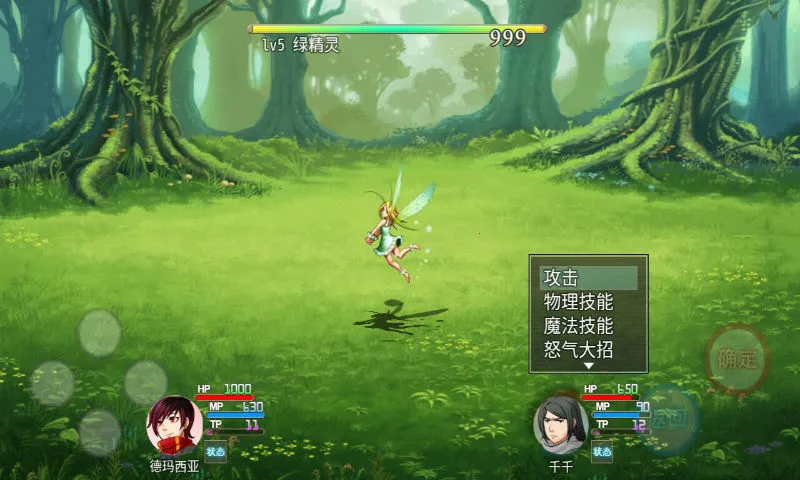Viewport: 800px width, 480px height.
Task: Show 千千's 状态 status panel
Action: (x=601, y=451)
